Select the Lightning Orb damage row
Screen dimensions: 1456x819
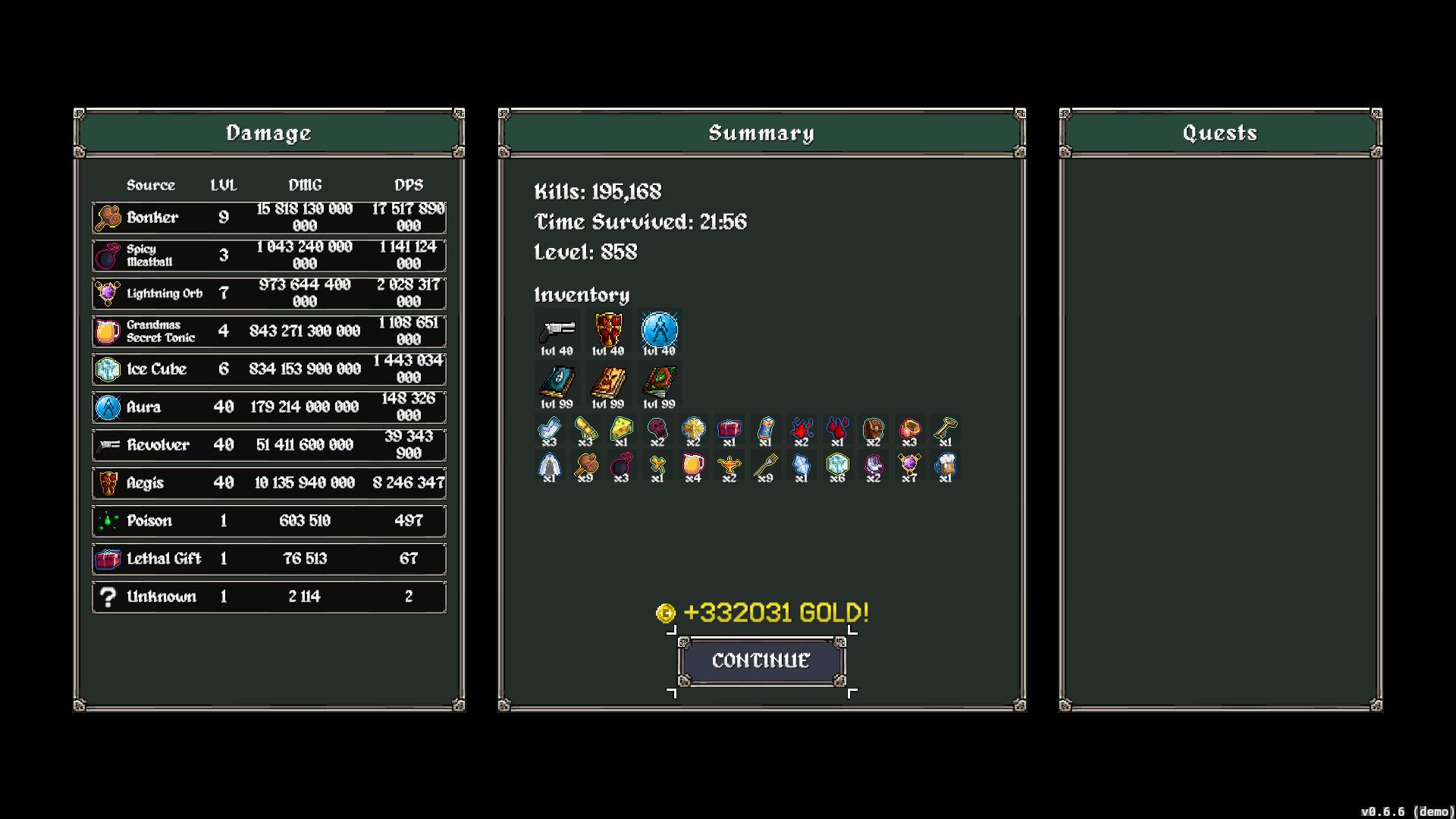click(269, 293)
